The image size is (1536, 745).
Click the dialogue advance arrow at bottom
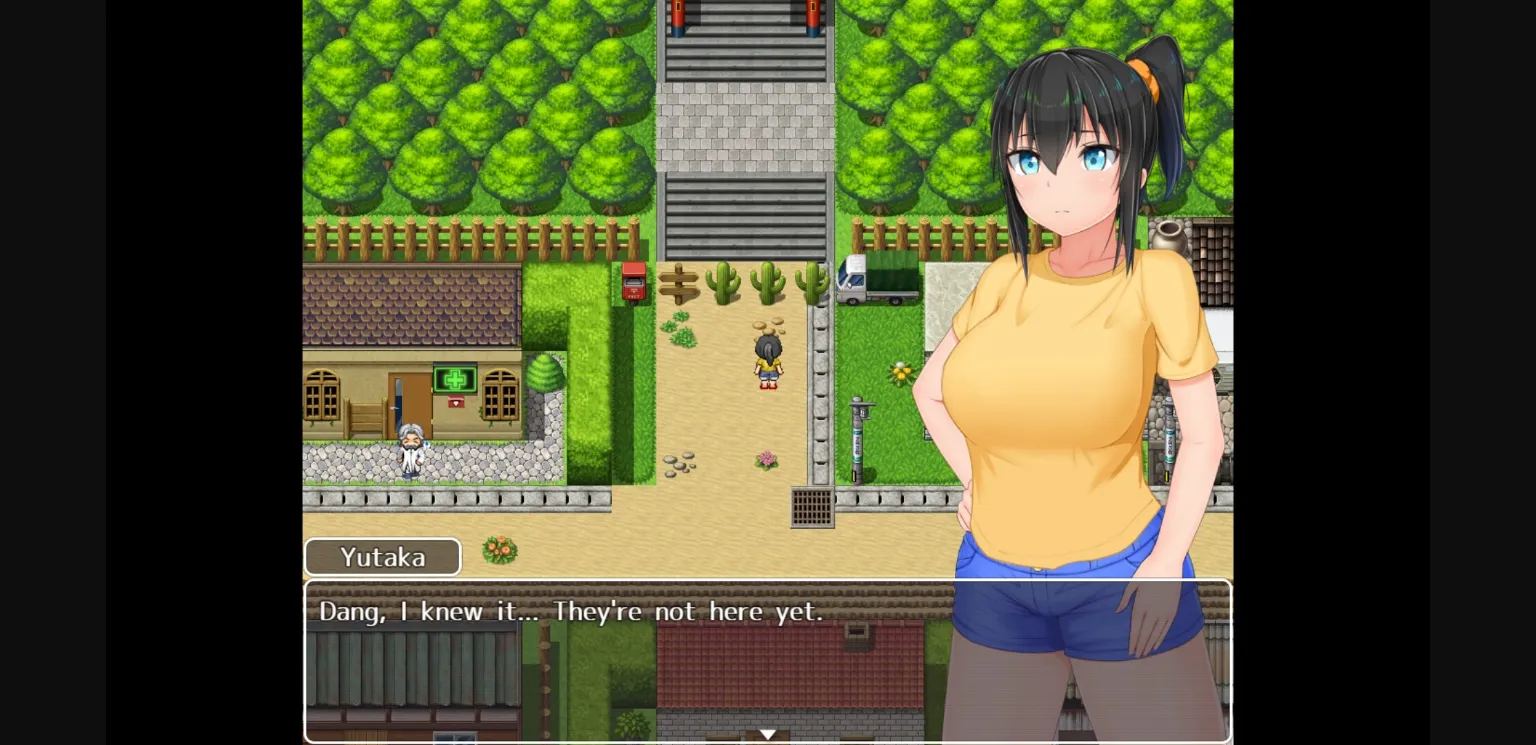point(768,733)
